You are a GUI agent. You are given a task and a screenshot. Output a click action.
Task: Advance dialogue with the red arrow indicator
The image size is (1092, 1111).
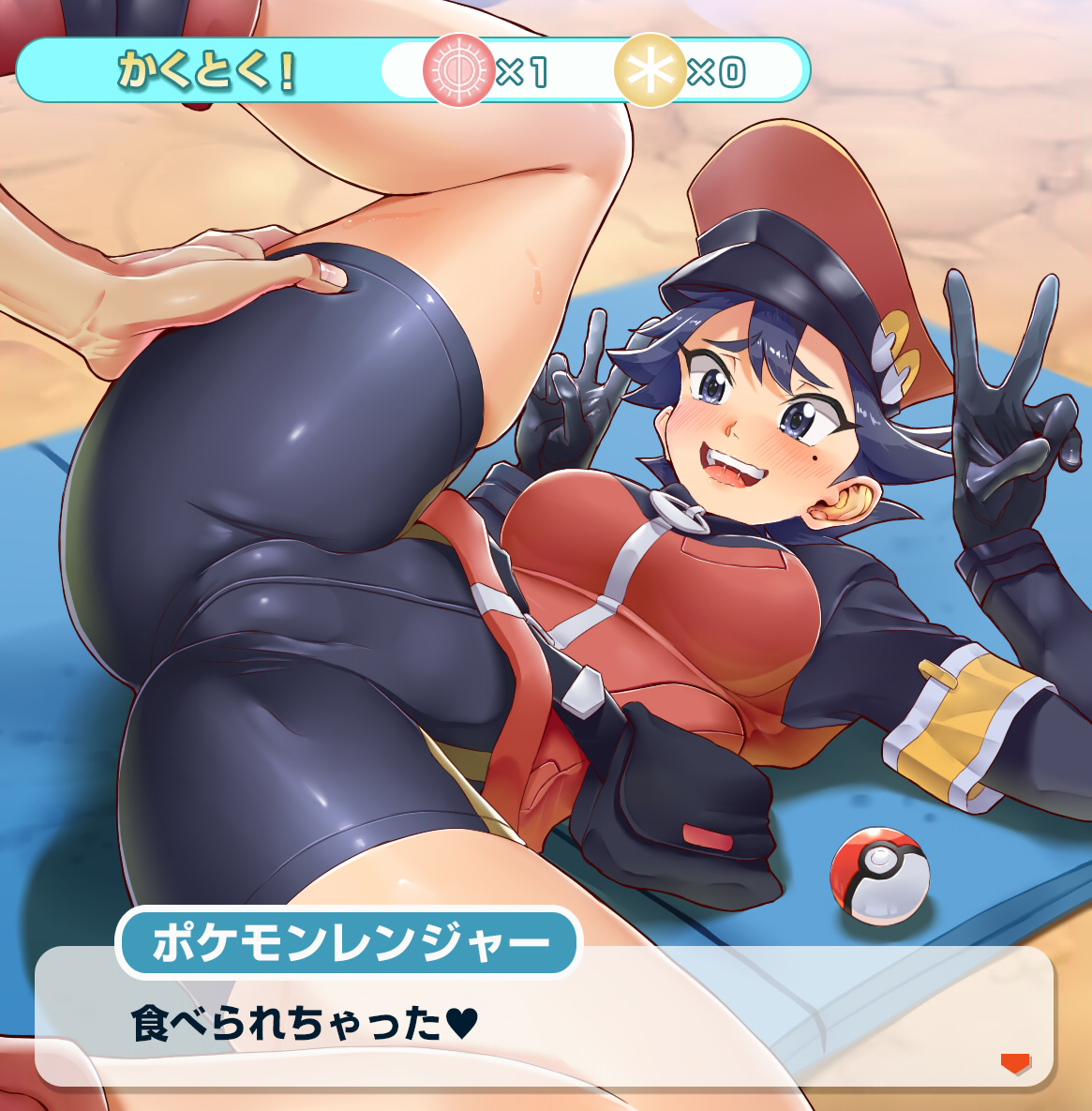point(1015,1063)
